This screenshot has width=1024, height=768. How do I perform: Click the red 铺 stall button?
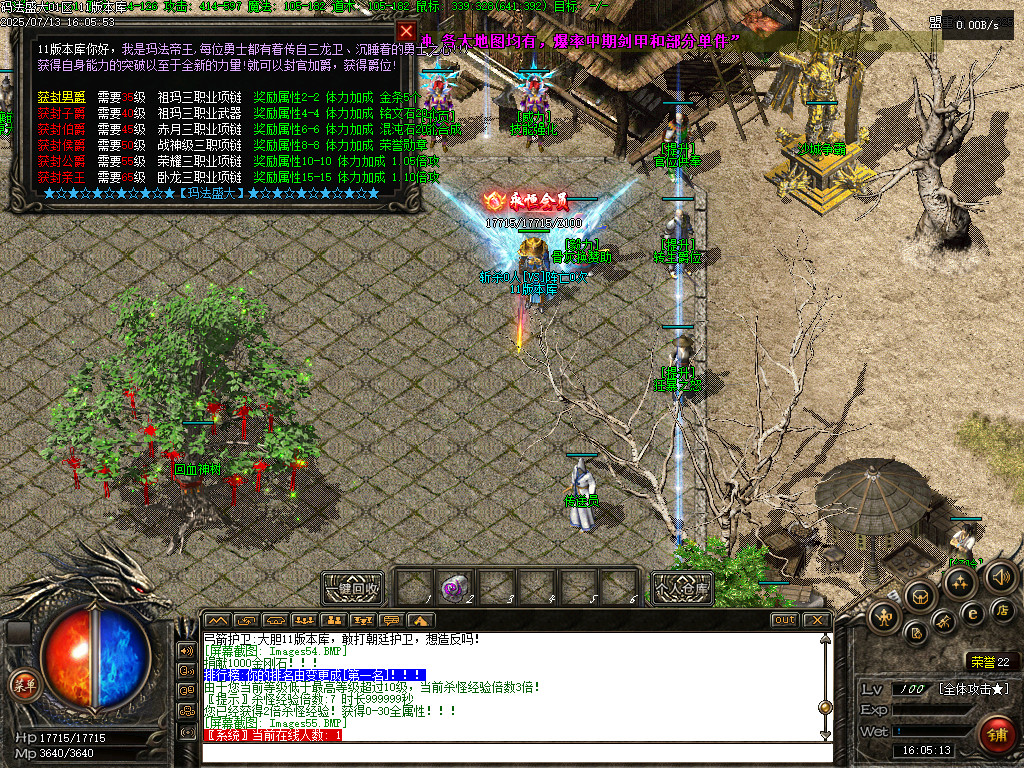[997, 734]
